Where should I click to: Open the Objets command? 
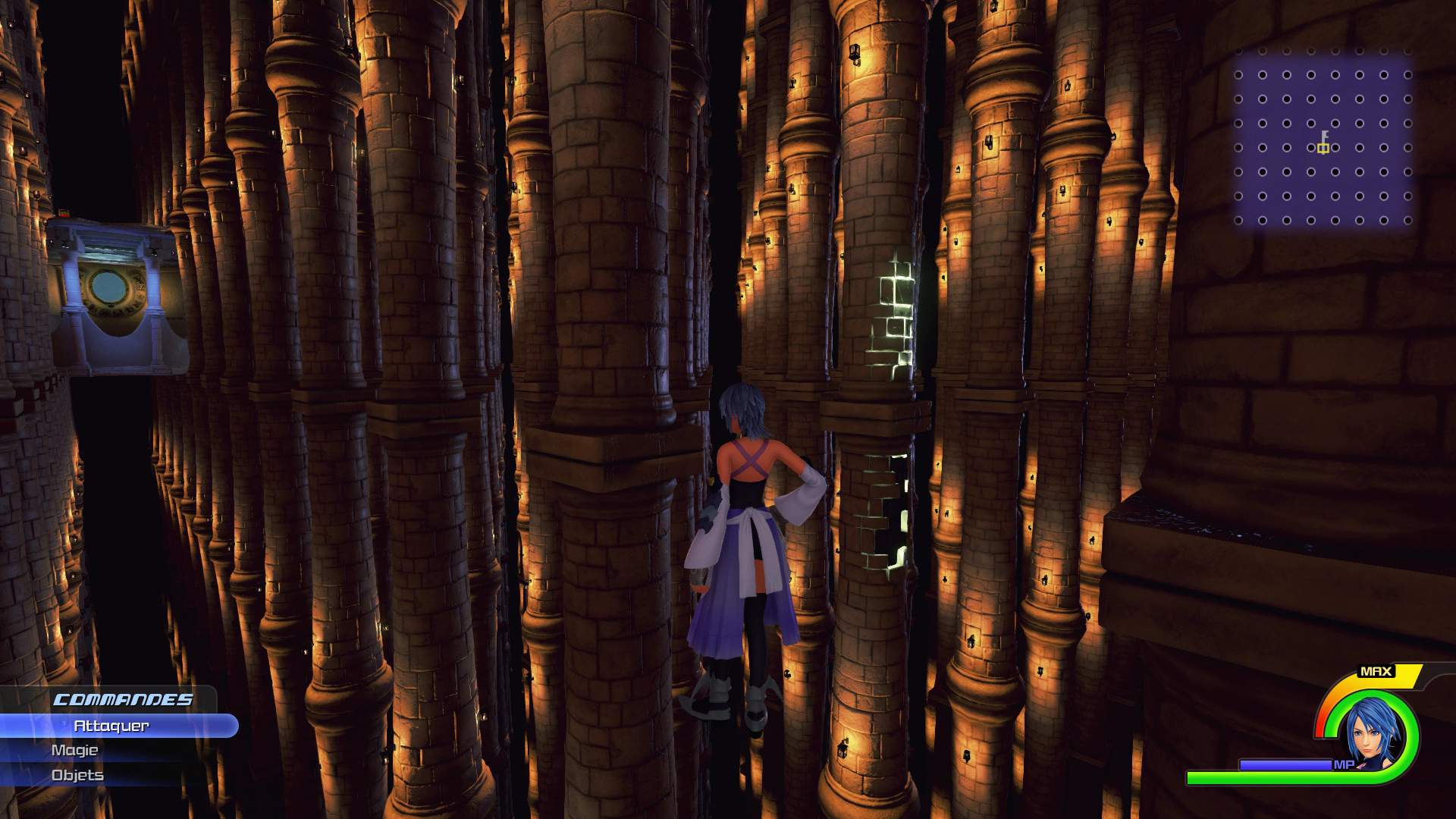(77, 775)
